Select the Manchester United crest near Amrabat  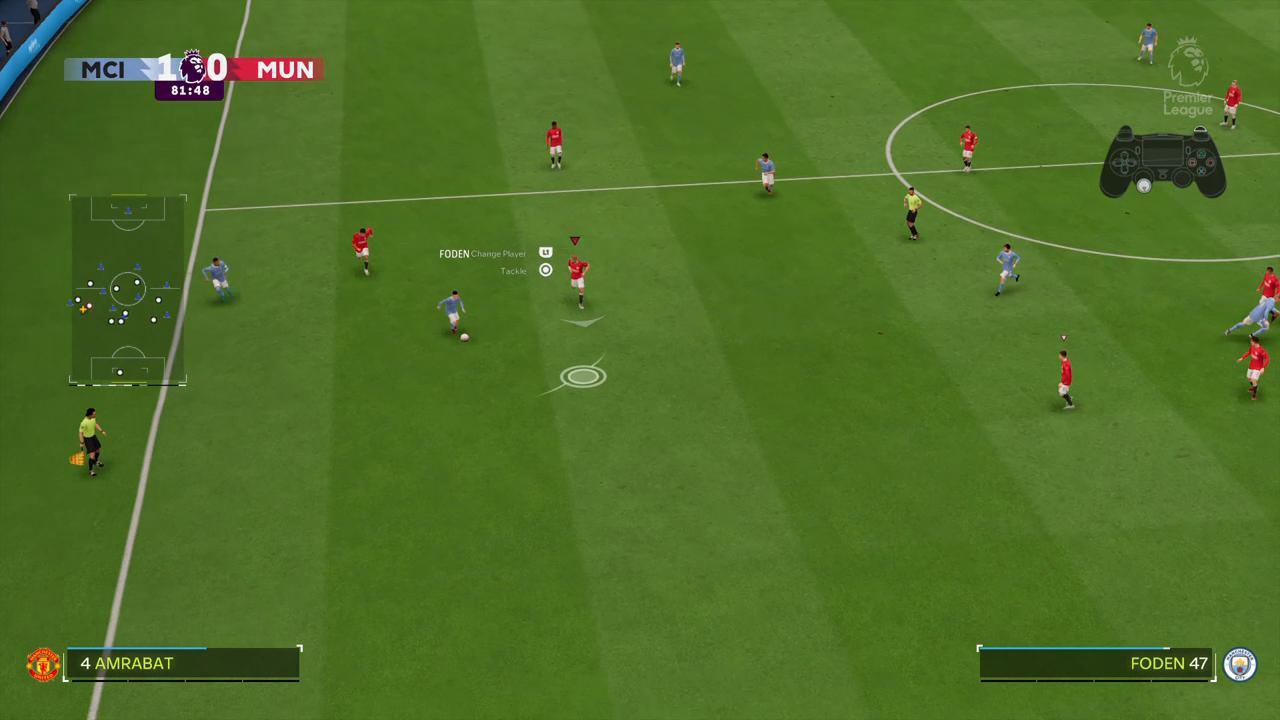point(43,663)
